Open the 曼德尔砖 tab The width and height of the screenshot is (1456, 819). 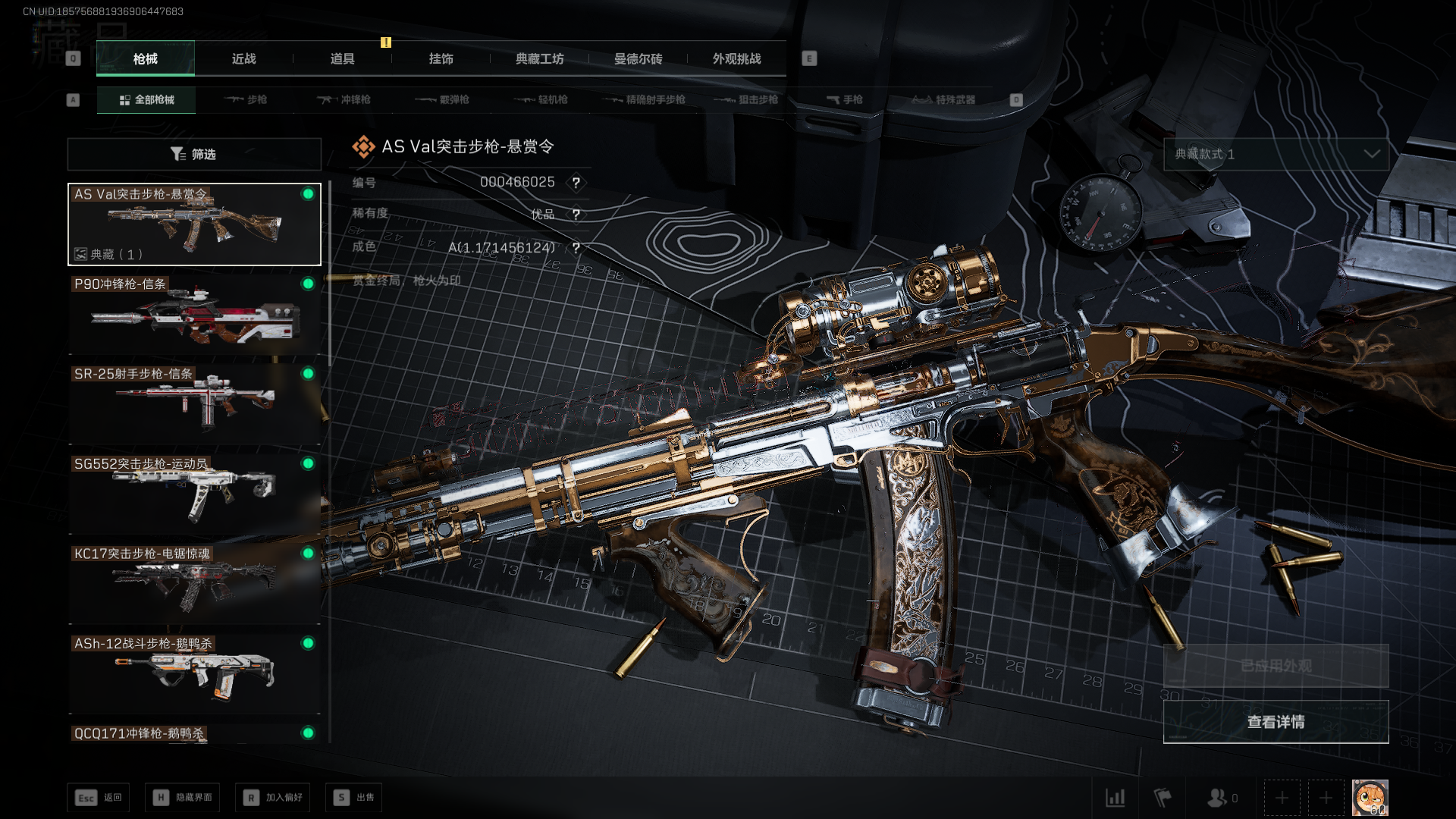638,58
